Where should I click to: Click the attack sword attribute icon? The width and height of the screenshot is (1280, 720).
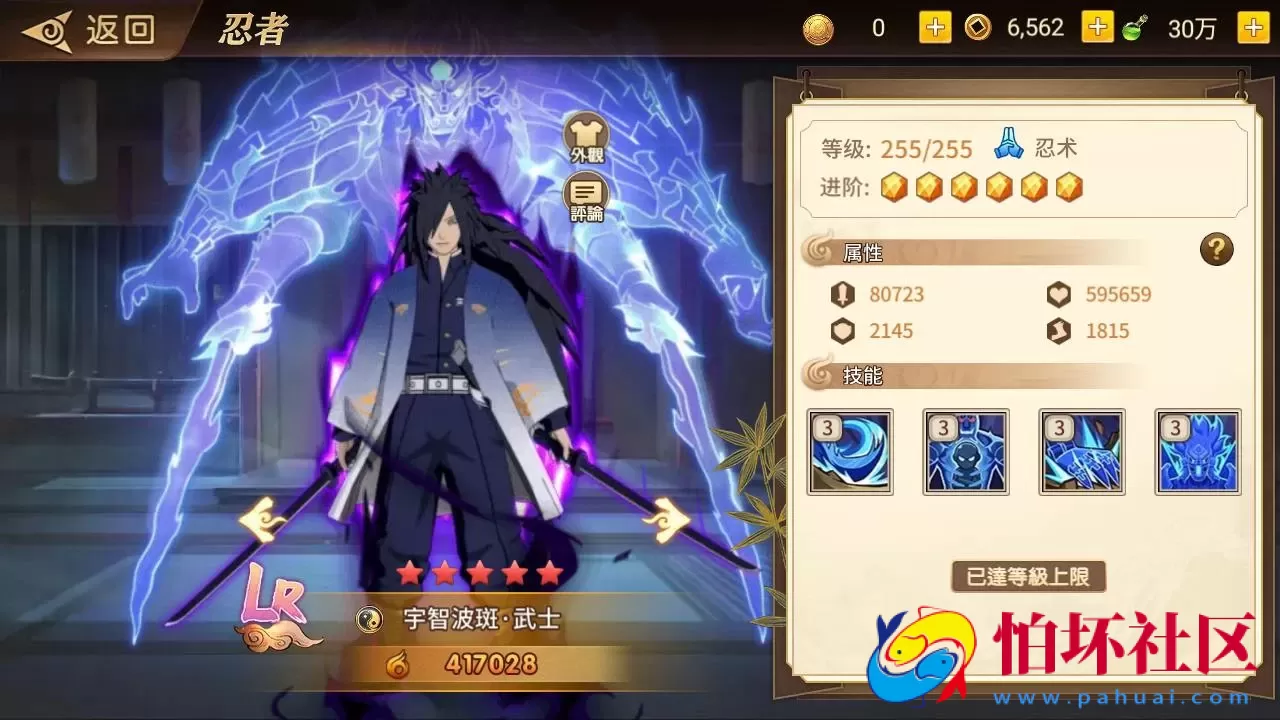click(844, 293)
